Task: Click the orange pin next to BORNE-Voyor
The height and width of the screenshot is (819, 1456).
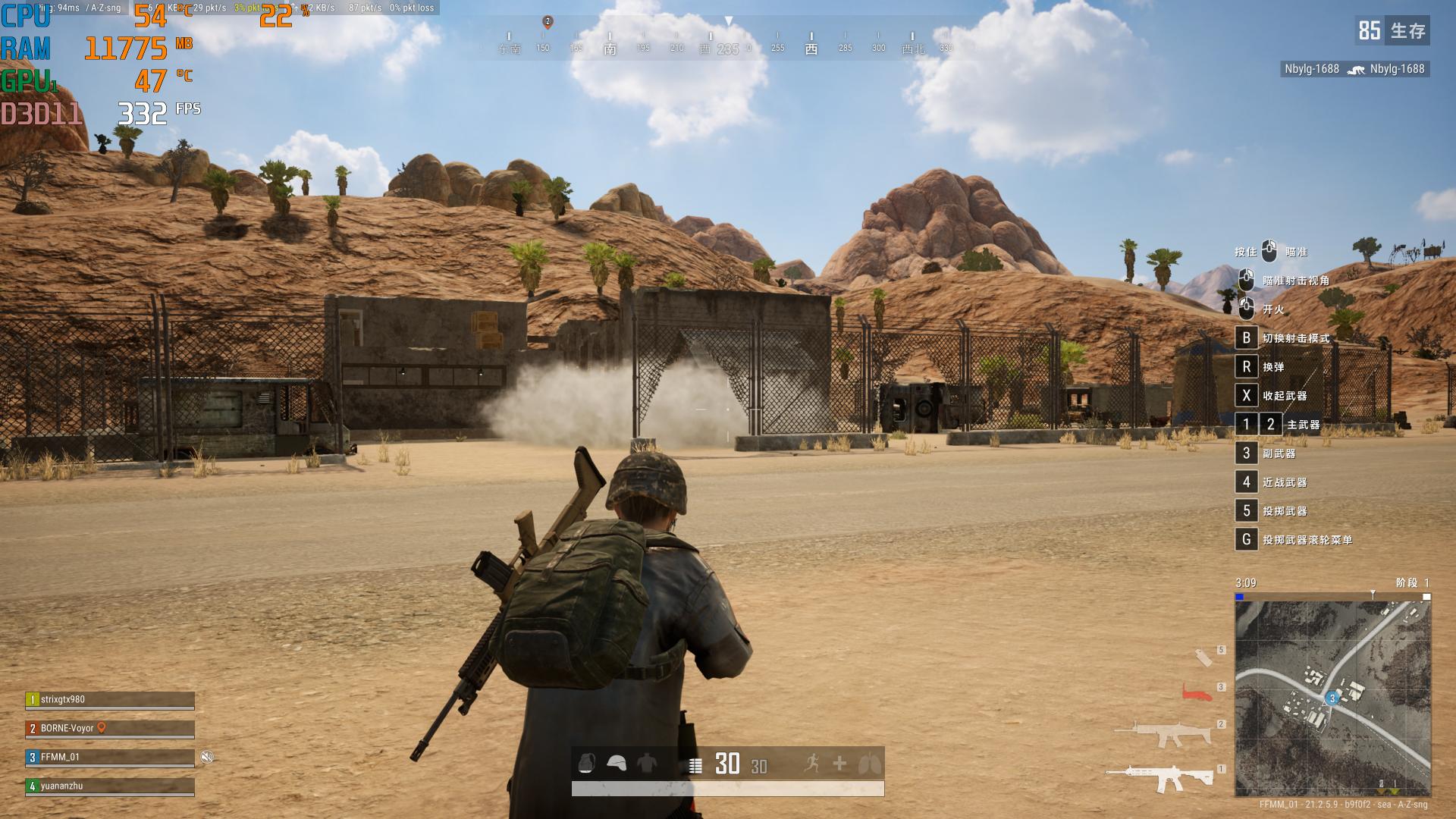Action: click(102, 728)
